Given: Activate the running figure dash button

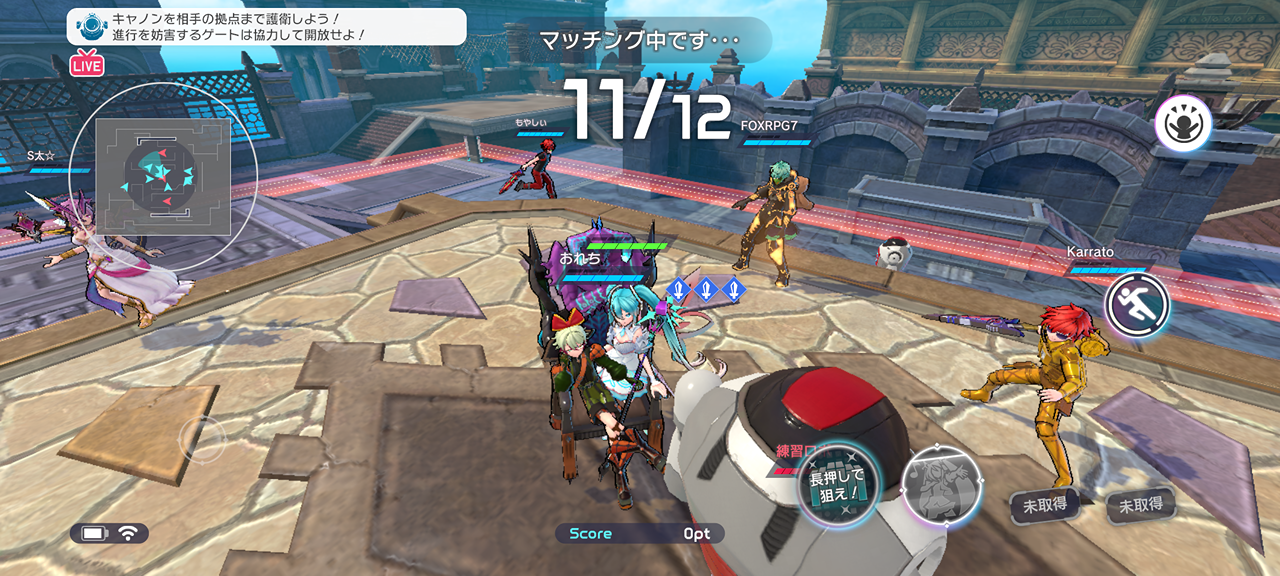Looking at the screenshot, I should click(x=1137, y=304).
